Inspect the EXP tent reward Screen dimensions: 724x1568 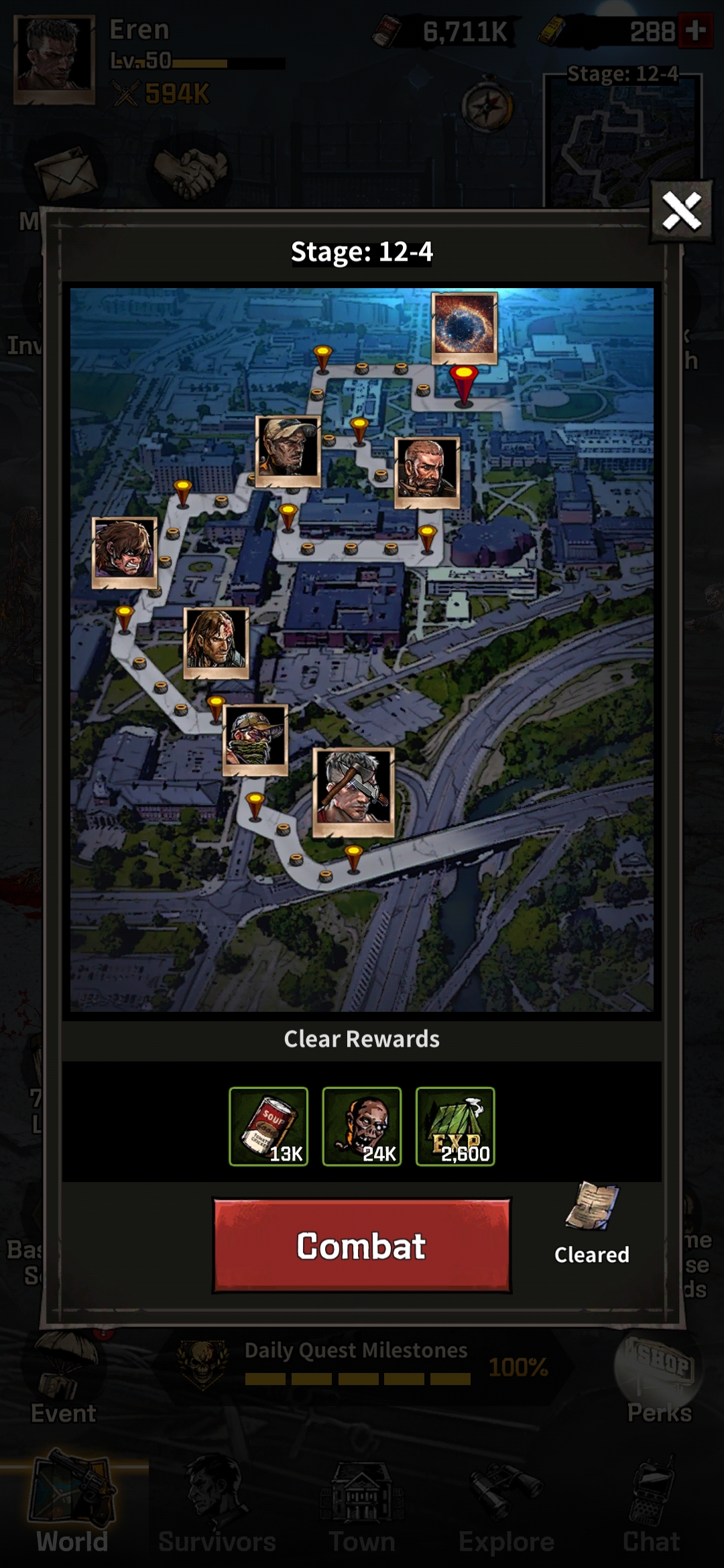click(455, 1126)
